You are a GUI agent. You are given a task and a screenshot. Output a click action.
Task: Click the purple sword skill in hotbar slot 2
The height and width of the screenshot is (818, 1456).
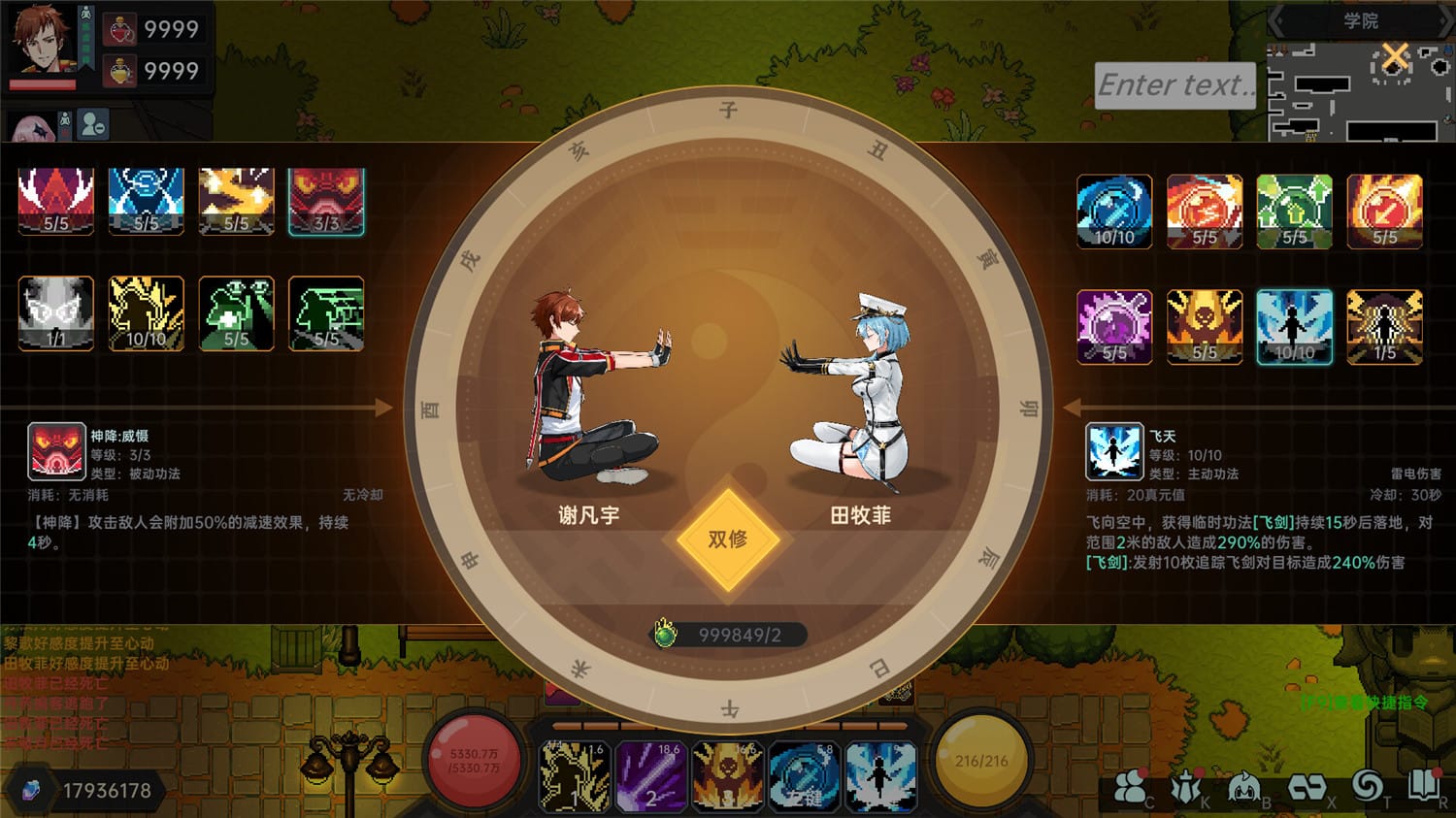point(652,776)
